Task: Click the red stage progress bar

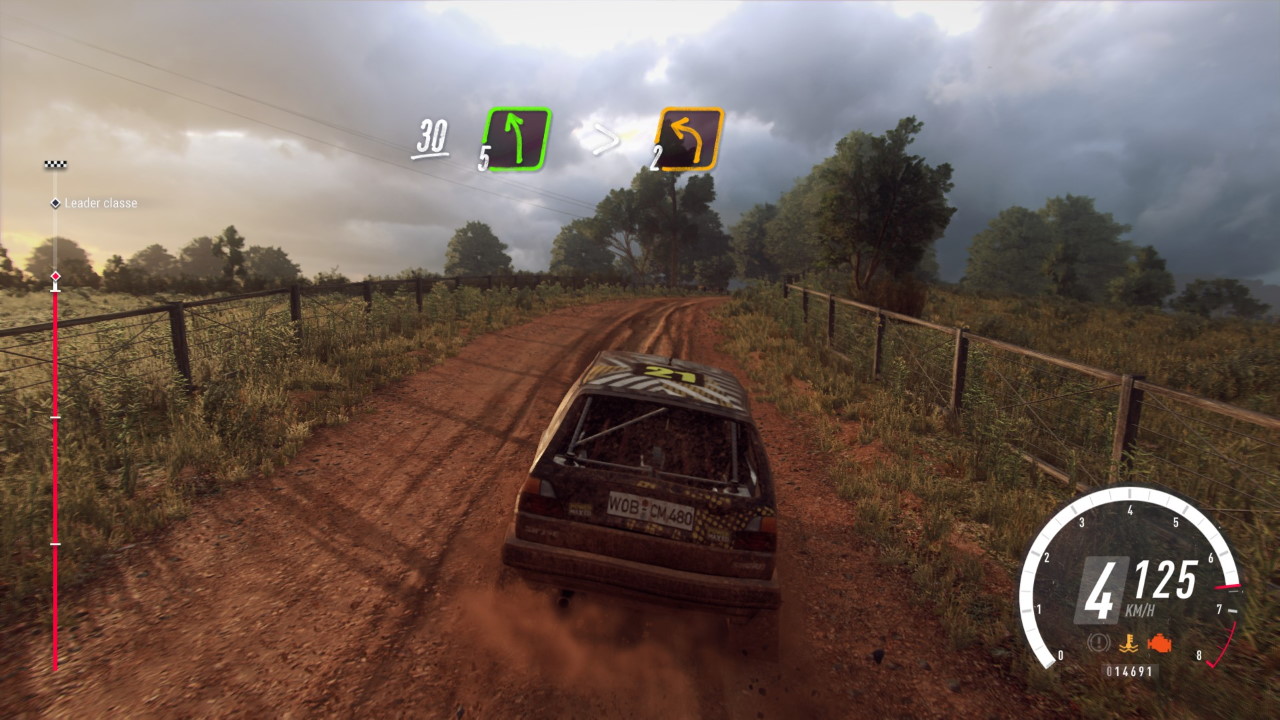Action: [55, 480]
